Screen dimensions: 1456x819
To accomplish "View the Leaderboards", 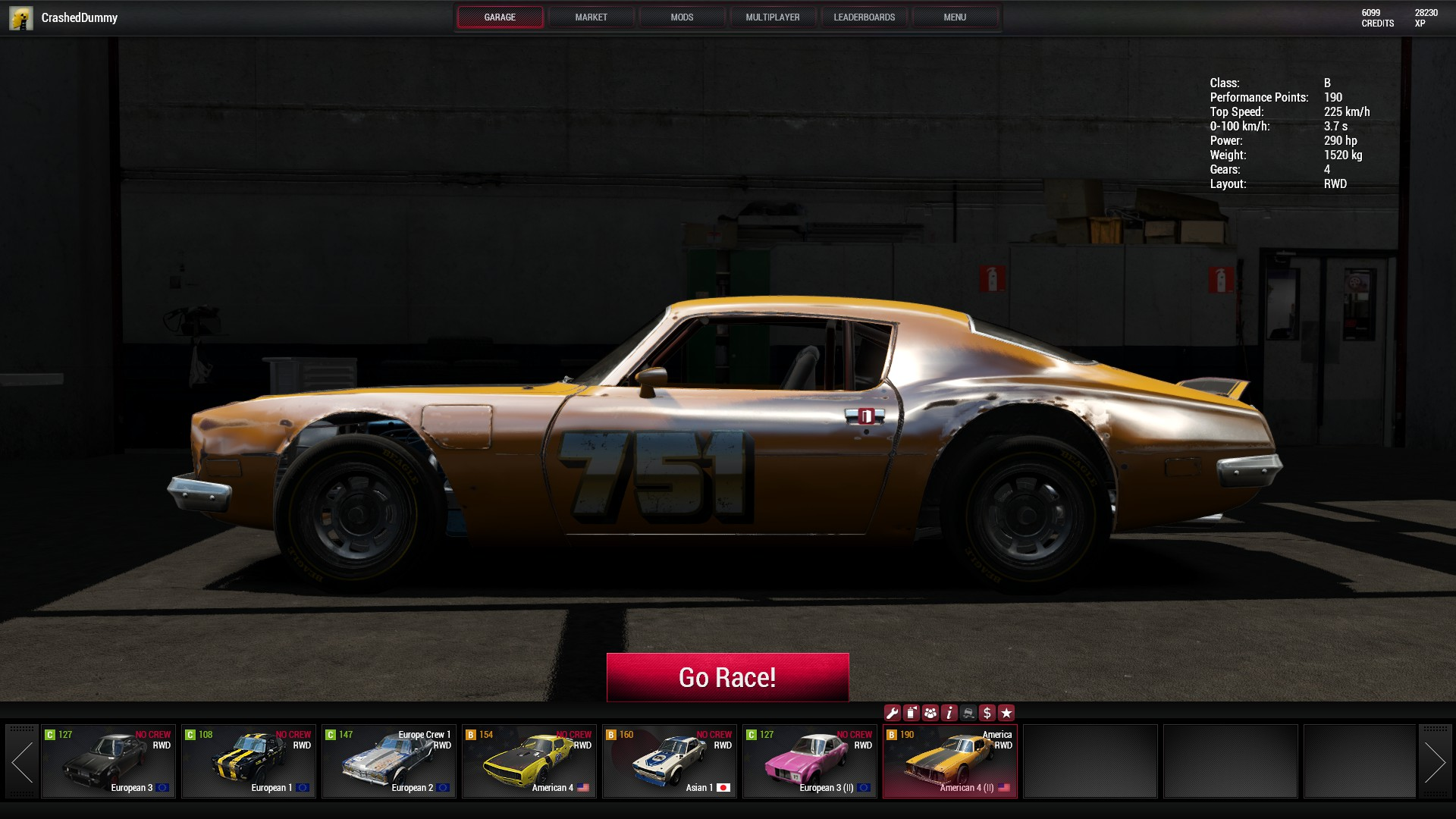I will click(864, 17).
